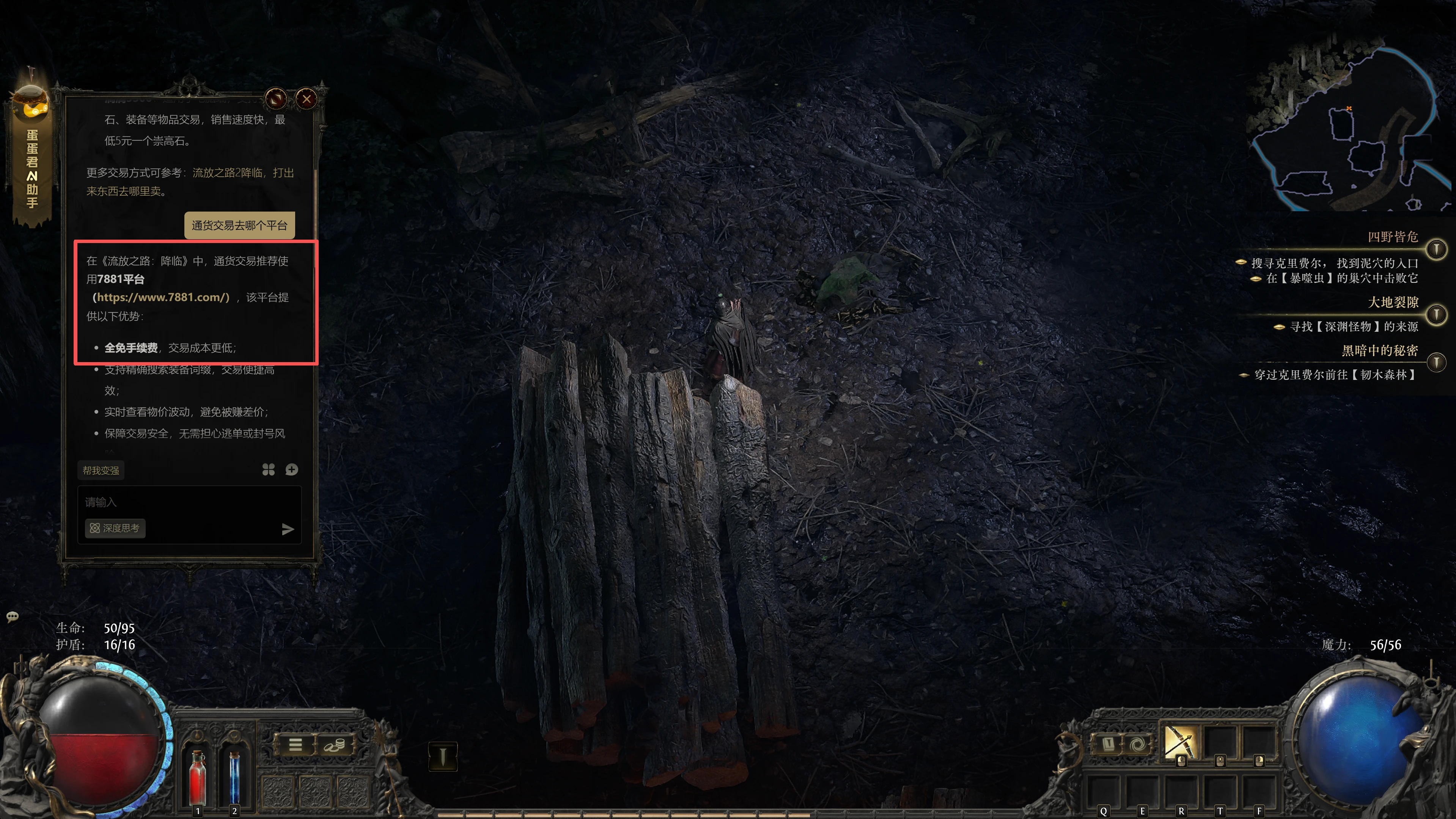1456x819 pixels.
Task: Open the three-line main menu button
Action: [295, 745]
